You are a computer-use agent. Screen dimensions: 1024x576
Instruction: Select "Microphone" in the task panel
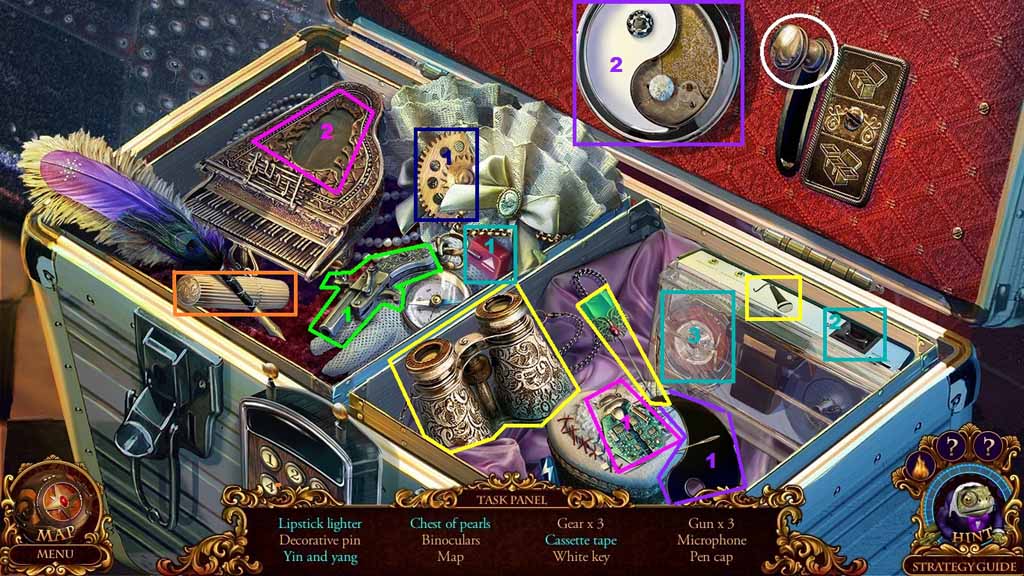pos(710,540)
